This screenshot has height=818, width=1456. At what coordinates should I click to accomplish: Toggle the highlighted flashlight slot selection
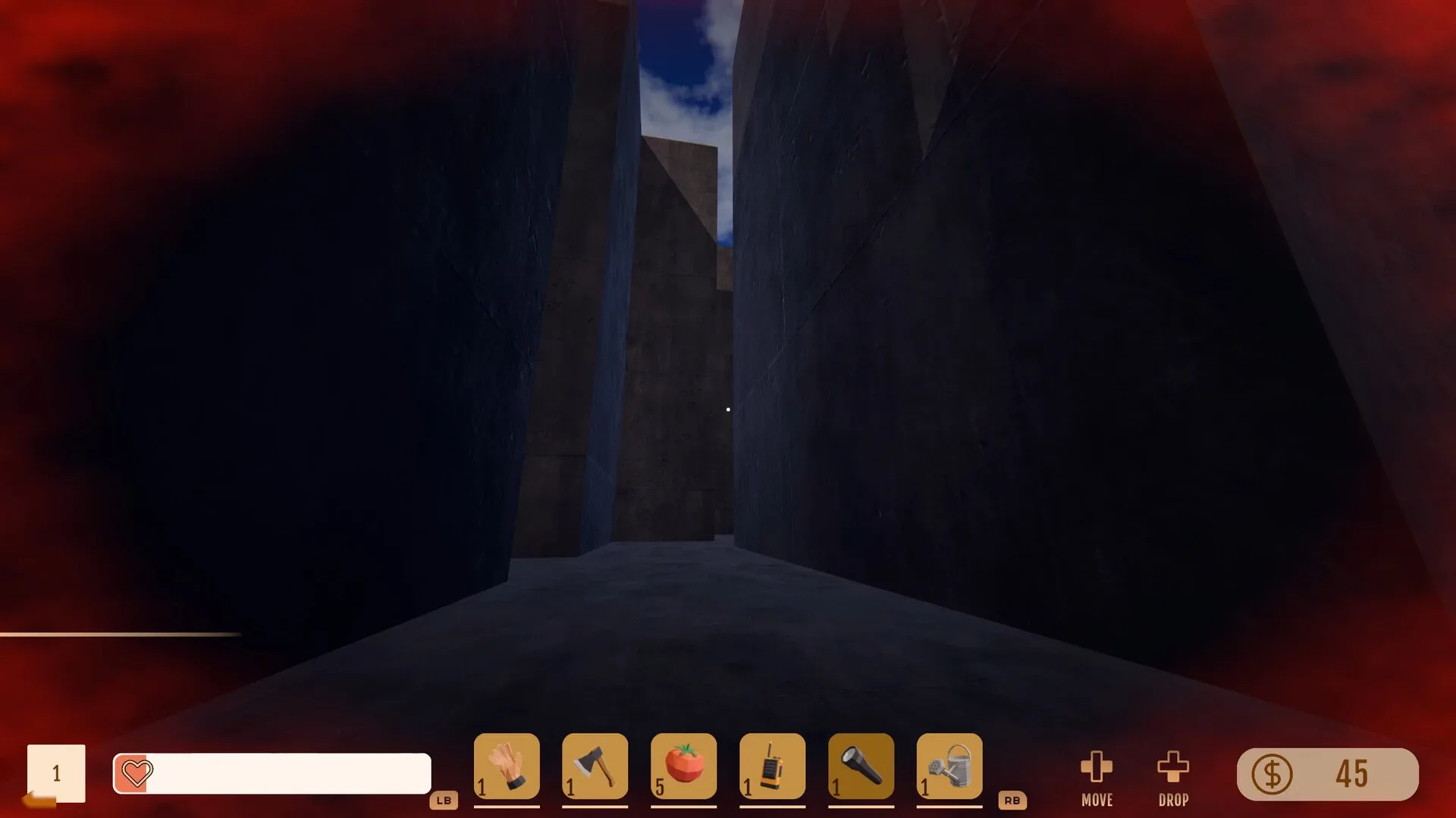pyautogui.click(x=861, y=767)
